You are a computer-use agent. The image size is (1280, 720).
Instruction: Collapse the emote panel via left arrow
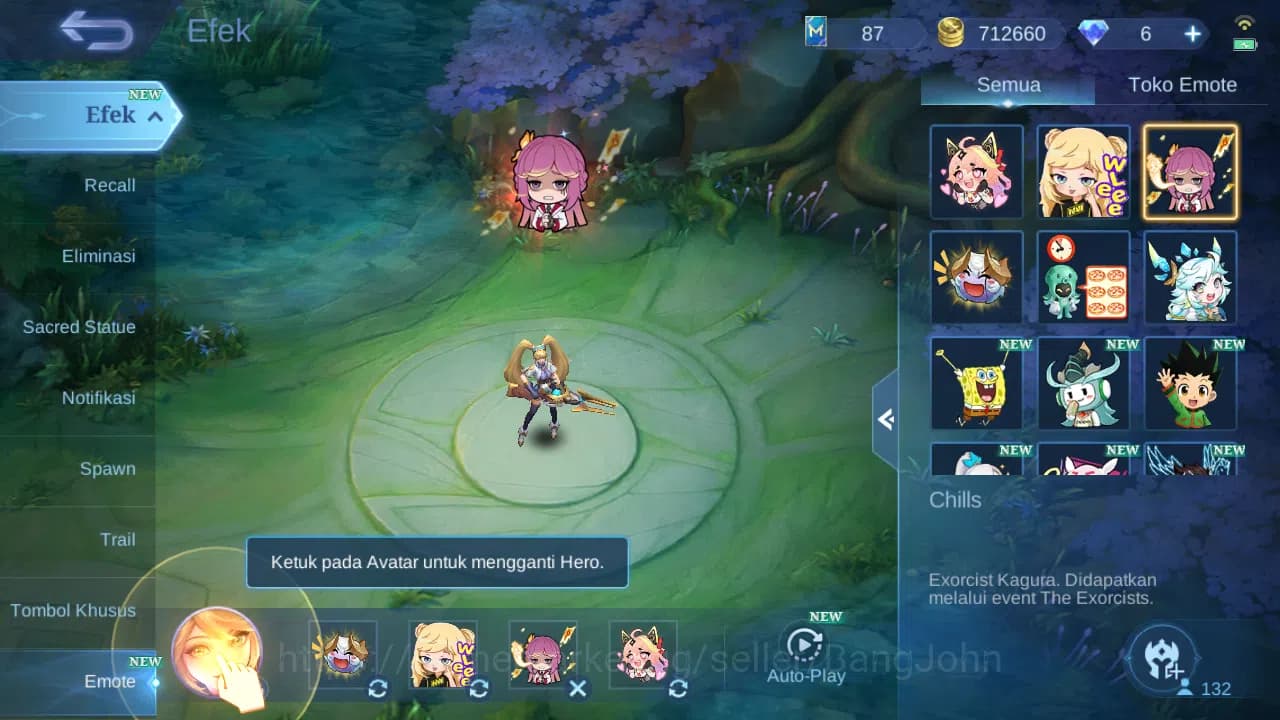[x=884, y=420]
